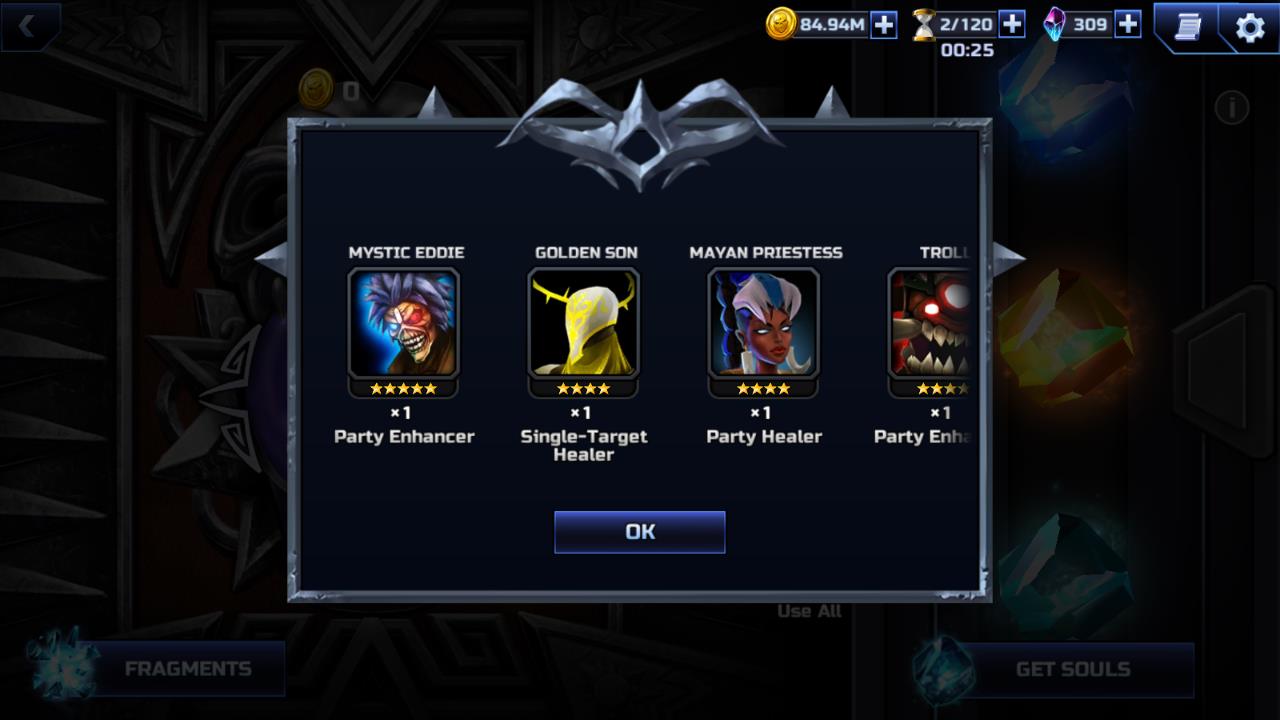Open the scroll log menu
The height and width of the screenshot is (720, 1280).
point(1187,27)
